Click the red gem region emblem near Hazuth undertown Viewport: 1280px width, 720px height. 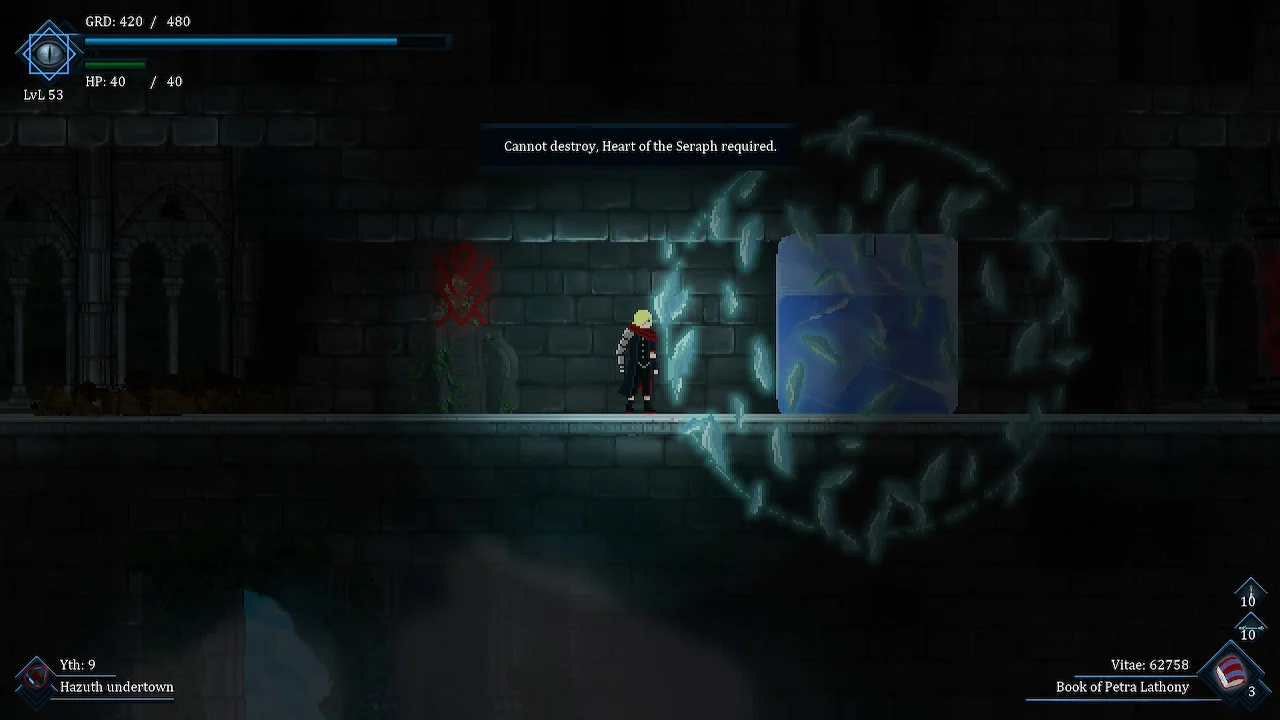tap(35, 676)
